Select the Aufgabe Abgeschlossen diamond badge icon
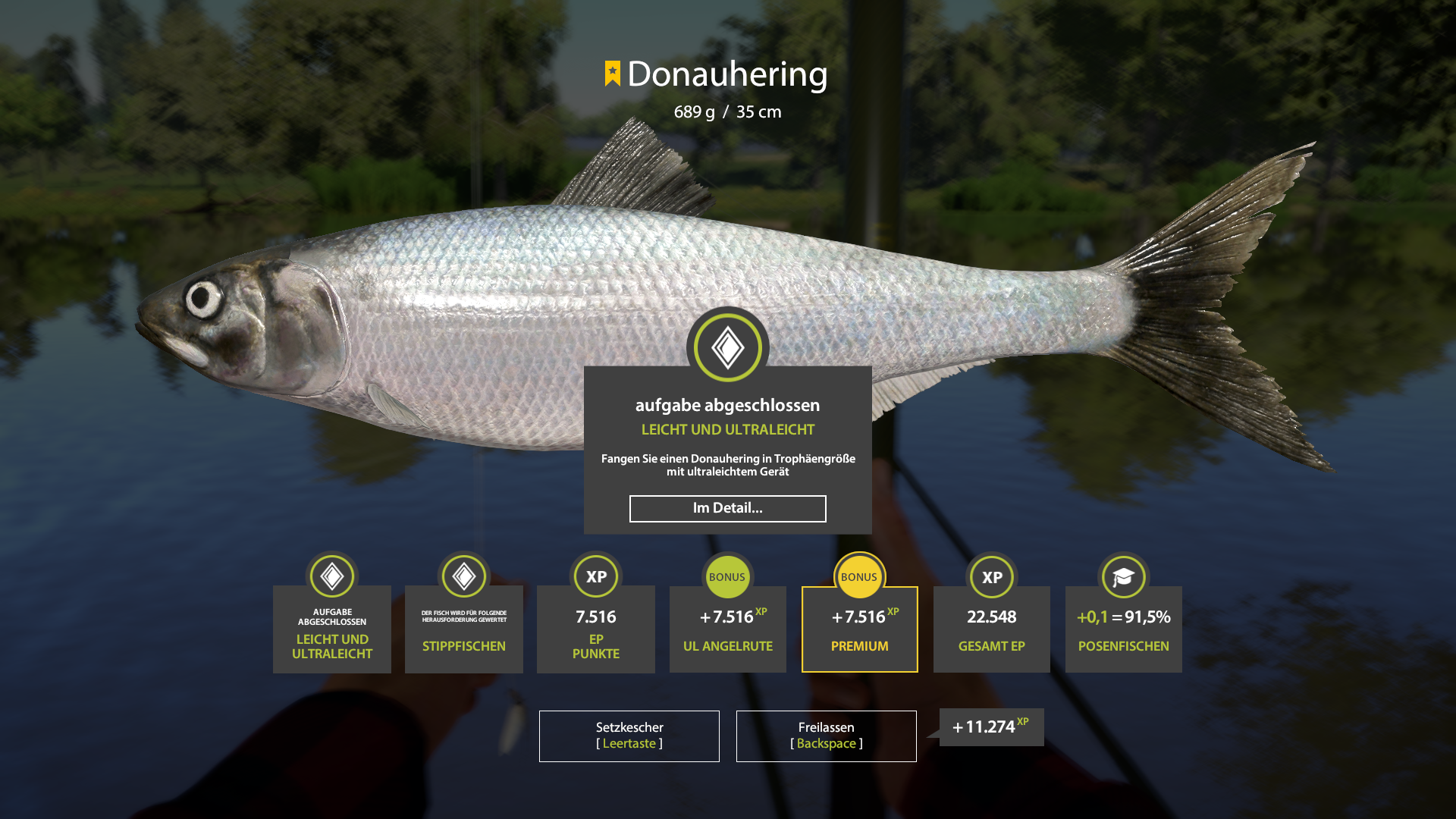This screenshot has height=819, width=1456. pyautogui.click(x=331, y=576)
